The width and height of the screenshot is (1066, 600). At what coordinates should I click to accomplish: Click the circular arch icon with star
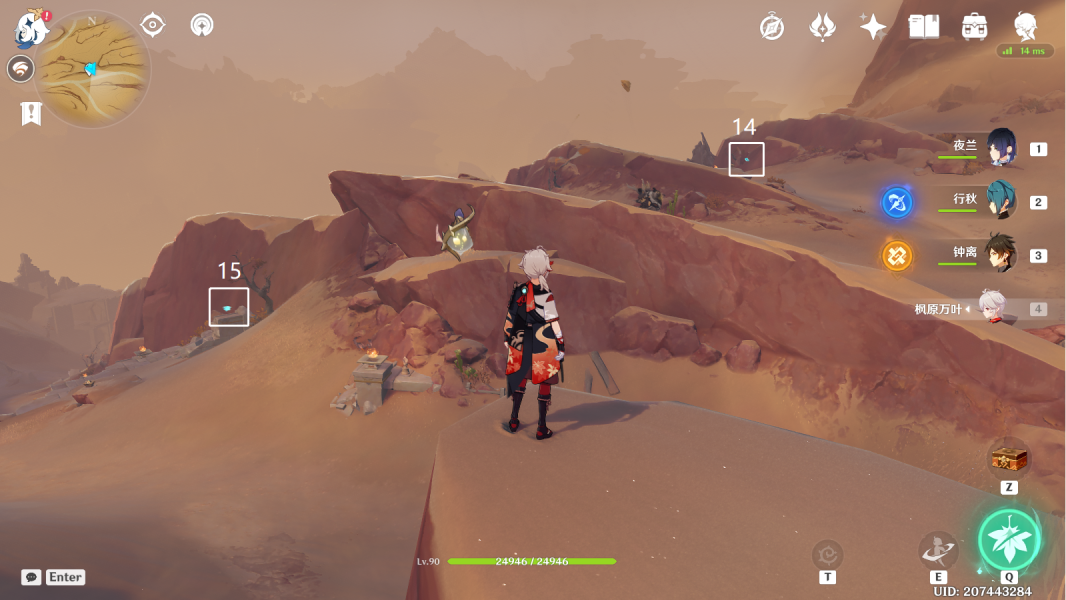[x=202, y=25]
